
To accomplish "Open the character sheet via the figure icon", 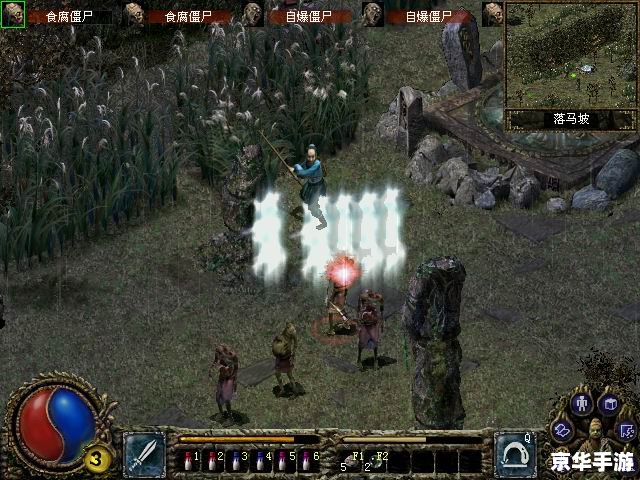I will click(x=583, y=405).
